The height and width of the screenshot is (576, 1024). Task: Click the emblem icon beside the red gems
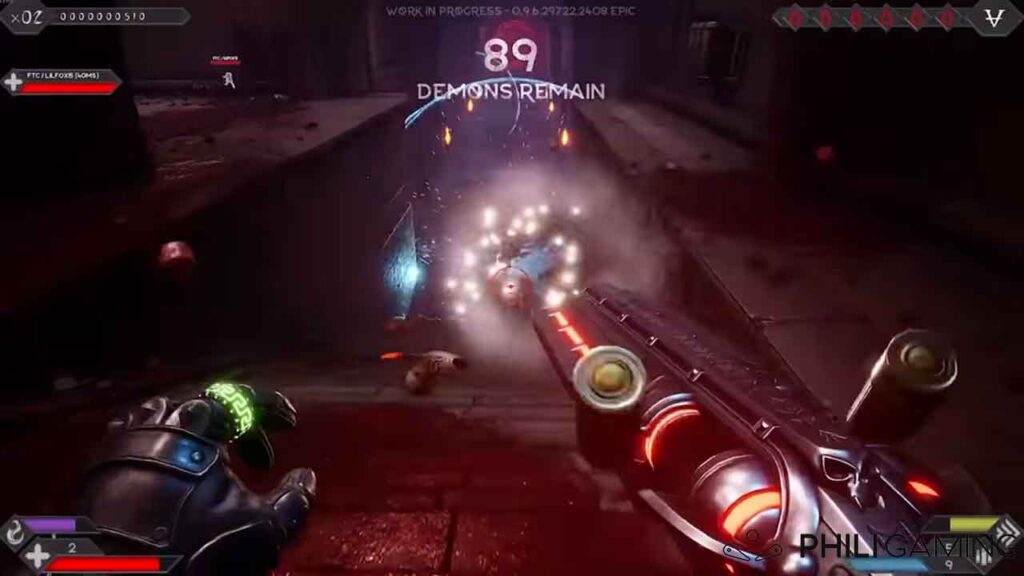997,17
